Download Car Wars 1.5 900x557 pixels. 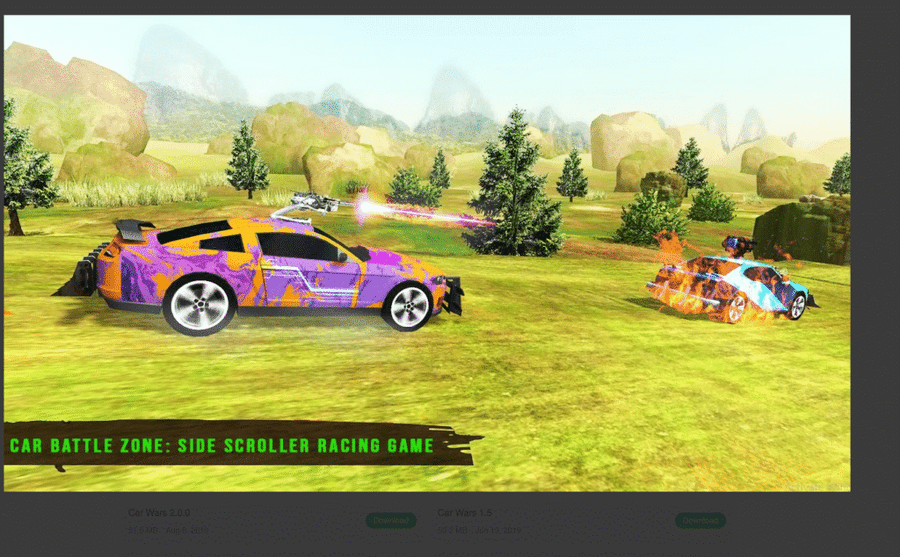tap(699, 520)
